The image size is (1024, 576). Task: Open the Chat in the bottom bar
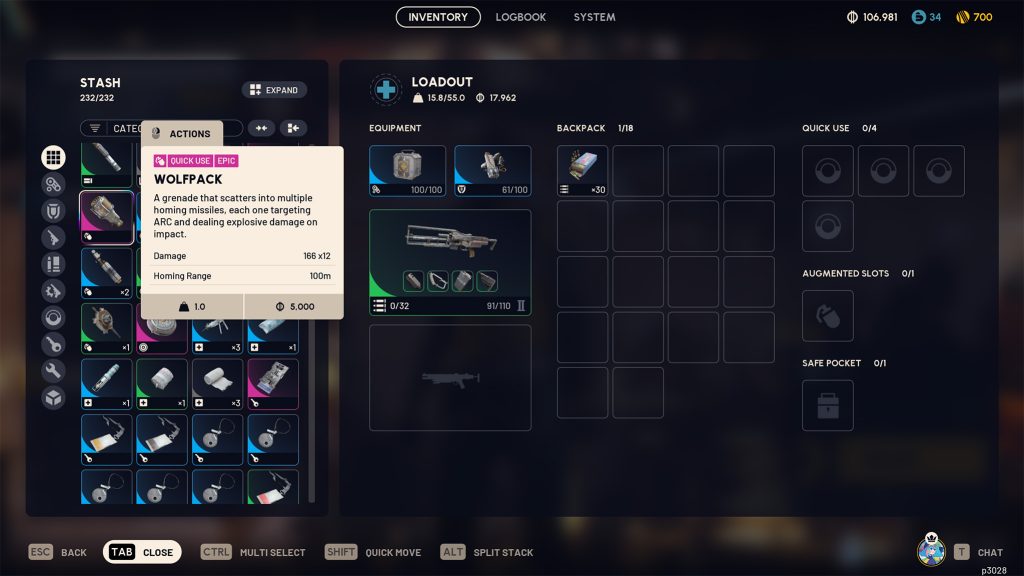pos(979,552)
